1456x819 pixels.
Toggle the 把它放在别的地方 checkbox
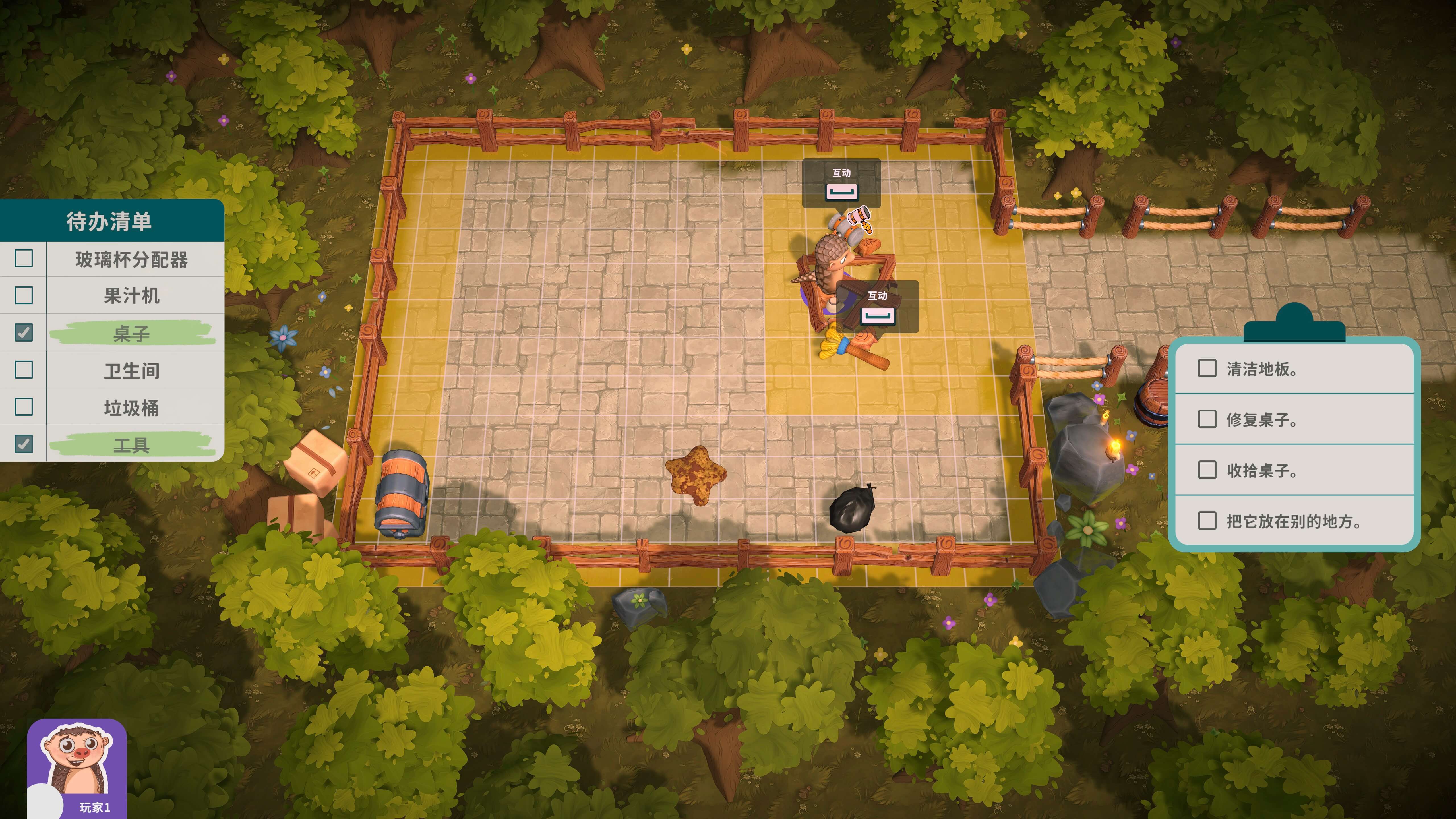click(x=1207, y=520)
